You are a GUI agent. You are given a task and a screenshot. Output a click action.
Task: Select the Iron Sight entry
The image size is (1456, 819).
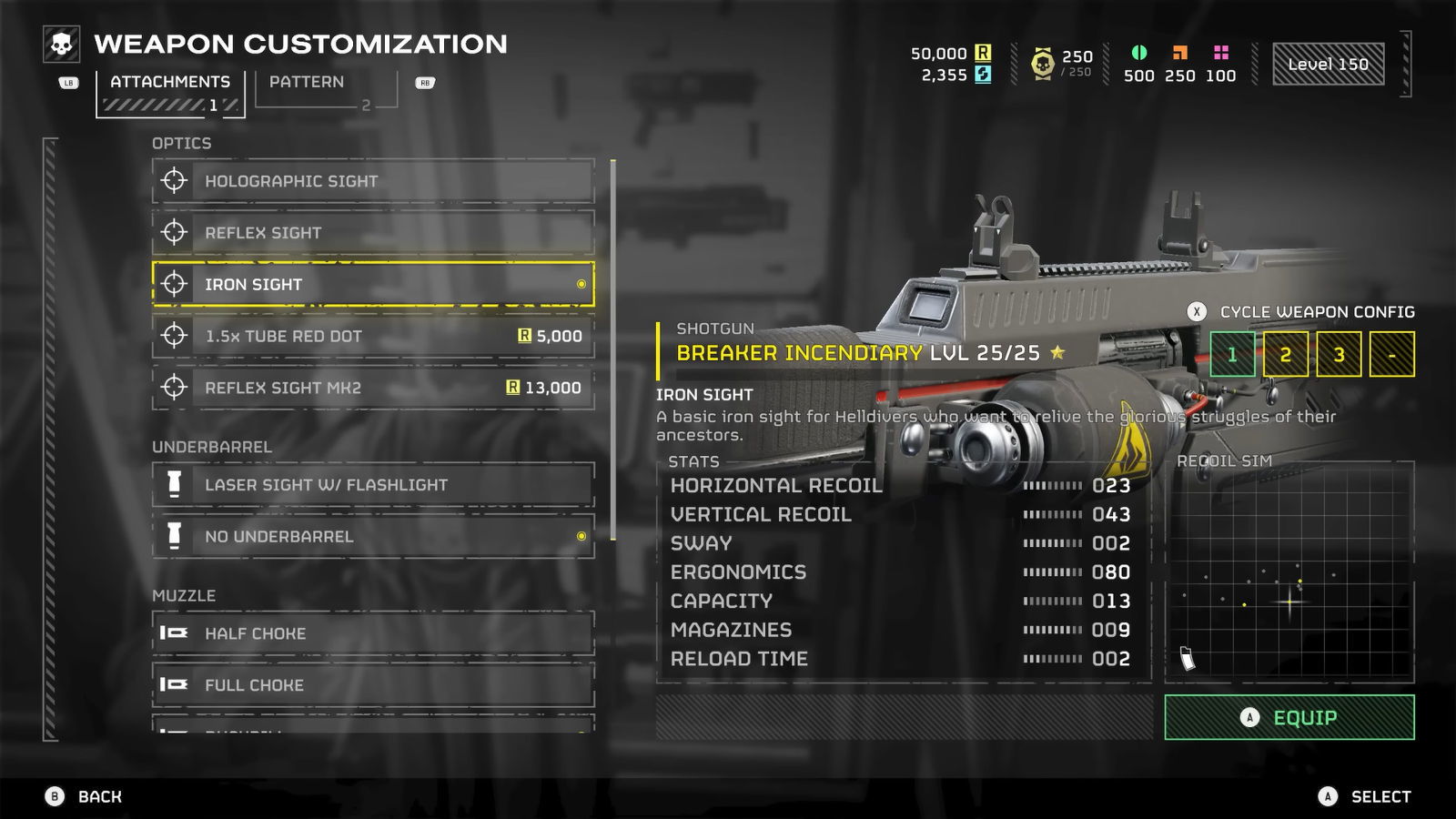[x=373, y=284]
